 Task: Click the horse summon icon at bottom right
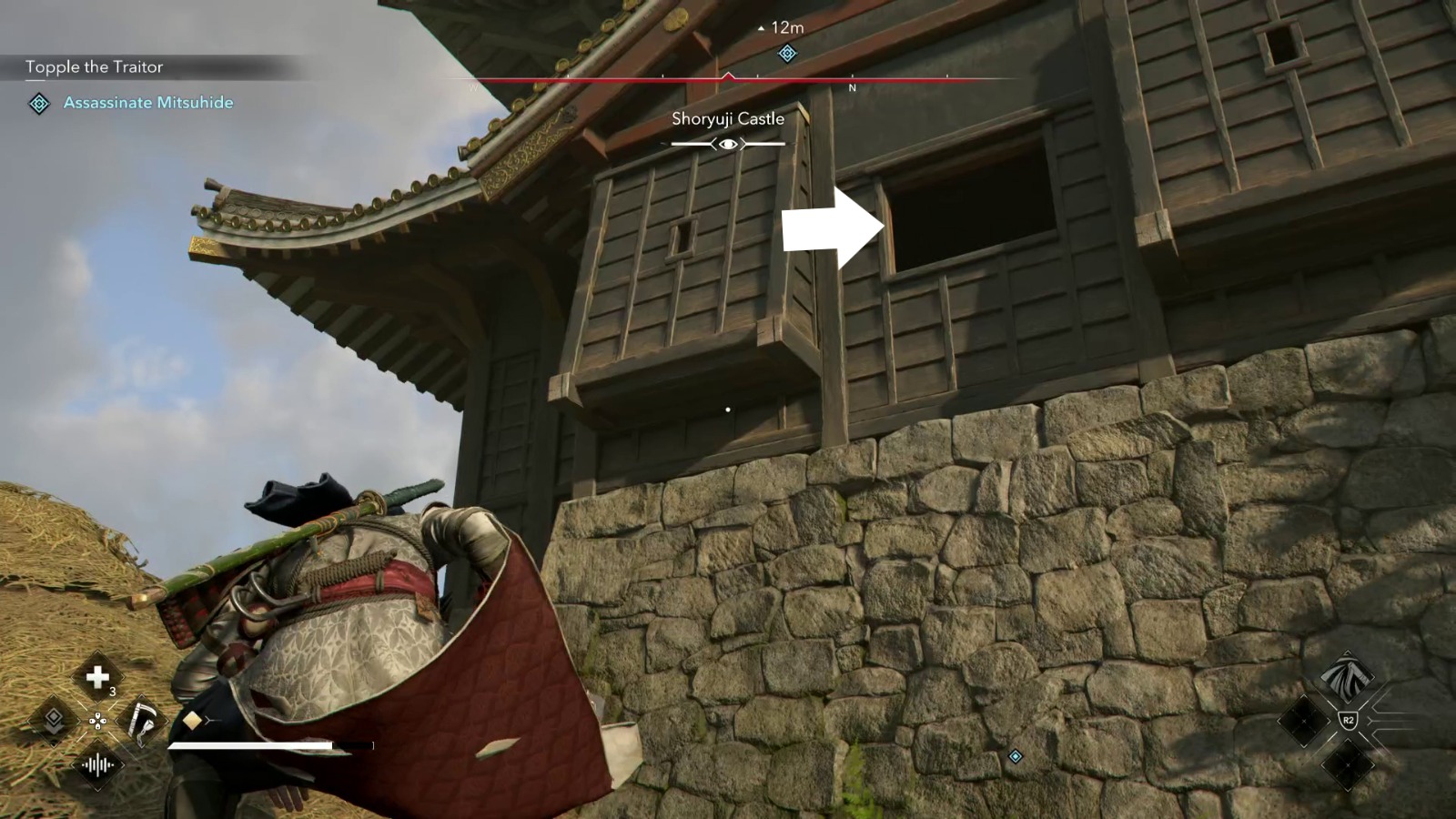coord(1349,675)
